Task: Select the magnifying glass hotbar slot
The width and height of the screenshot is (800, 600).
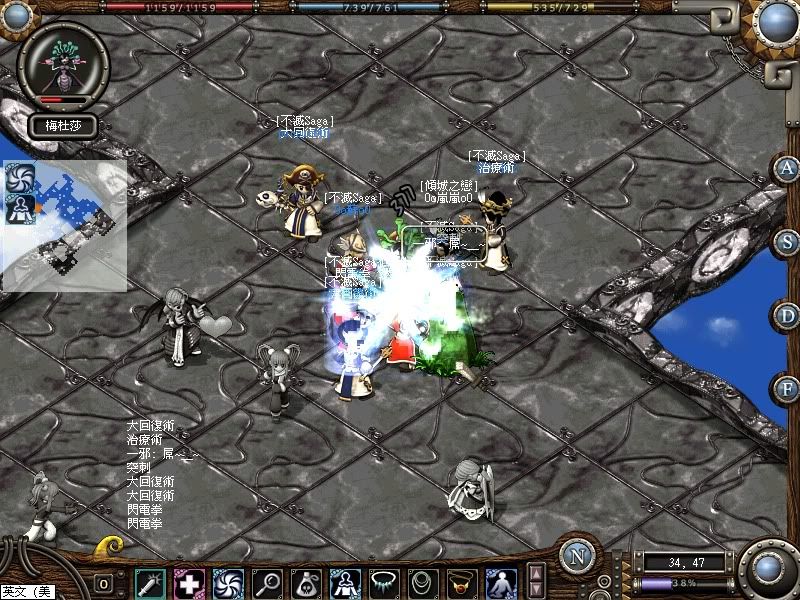Action: pyautogui.click(x=267, y=583)
